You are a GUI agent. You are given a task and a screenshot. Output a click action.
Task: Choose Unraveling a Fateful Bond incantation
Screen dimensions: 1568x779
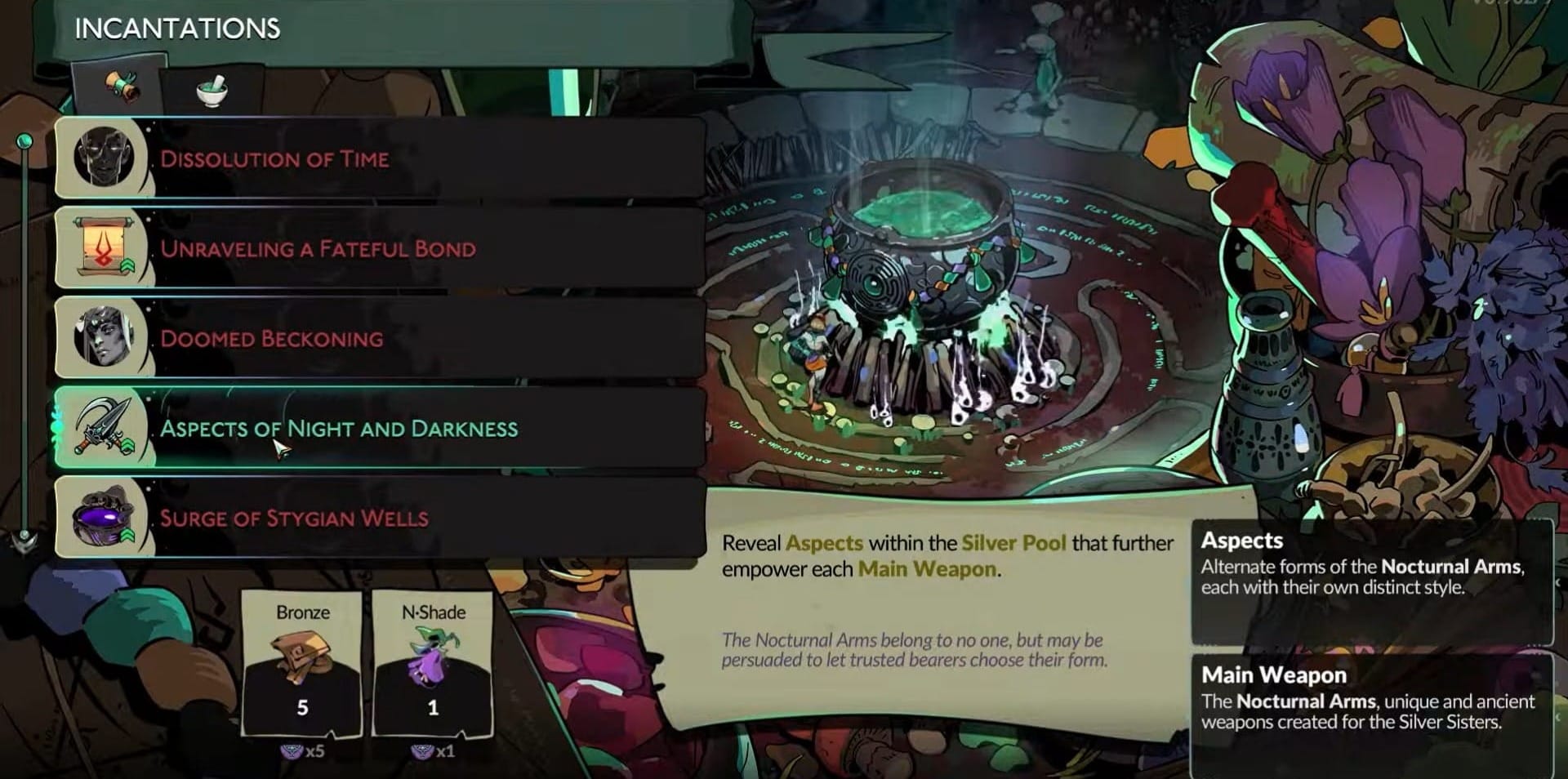pyautogui.click(x=380, y=248)
